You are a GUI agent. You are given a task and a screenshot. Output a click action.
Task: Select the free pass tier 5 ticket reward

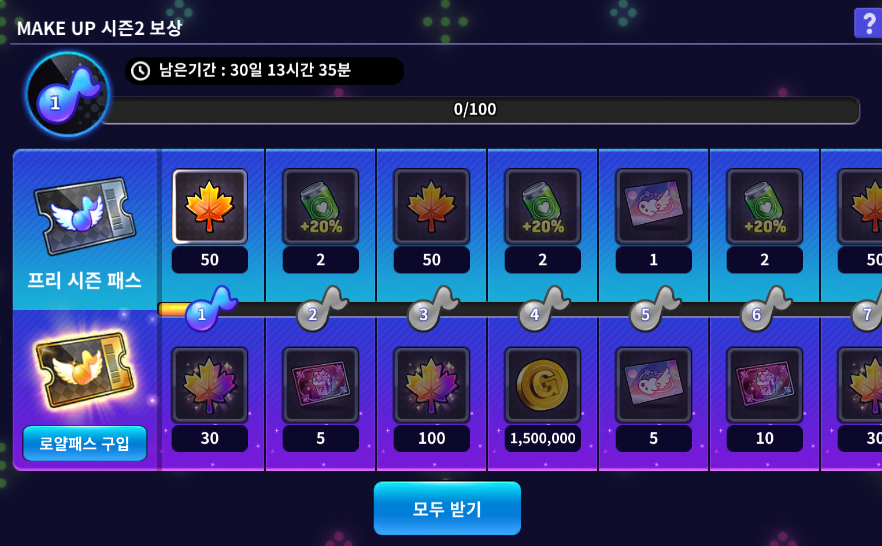point(654,207)
